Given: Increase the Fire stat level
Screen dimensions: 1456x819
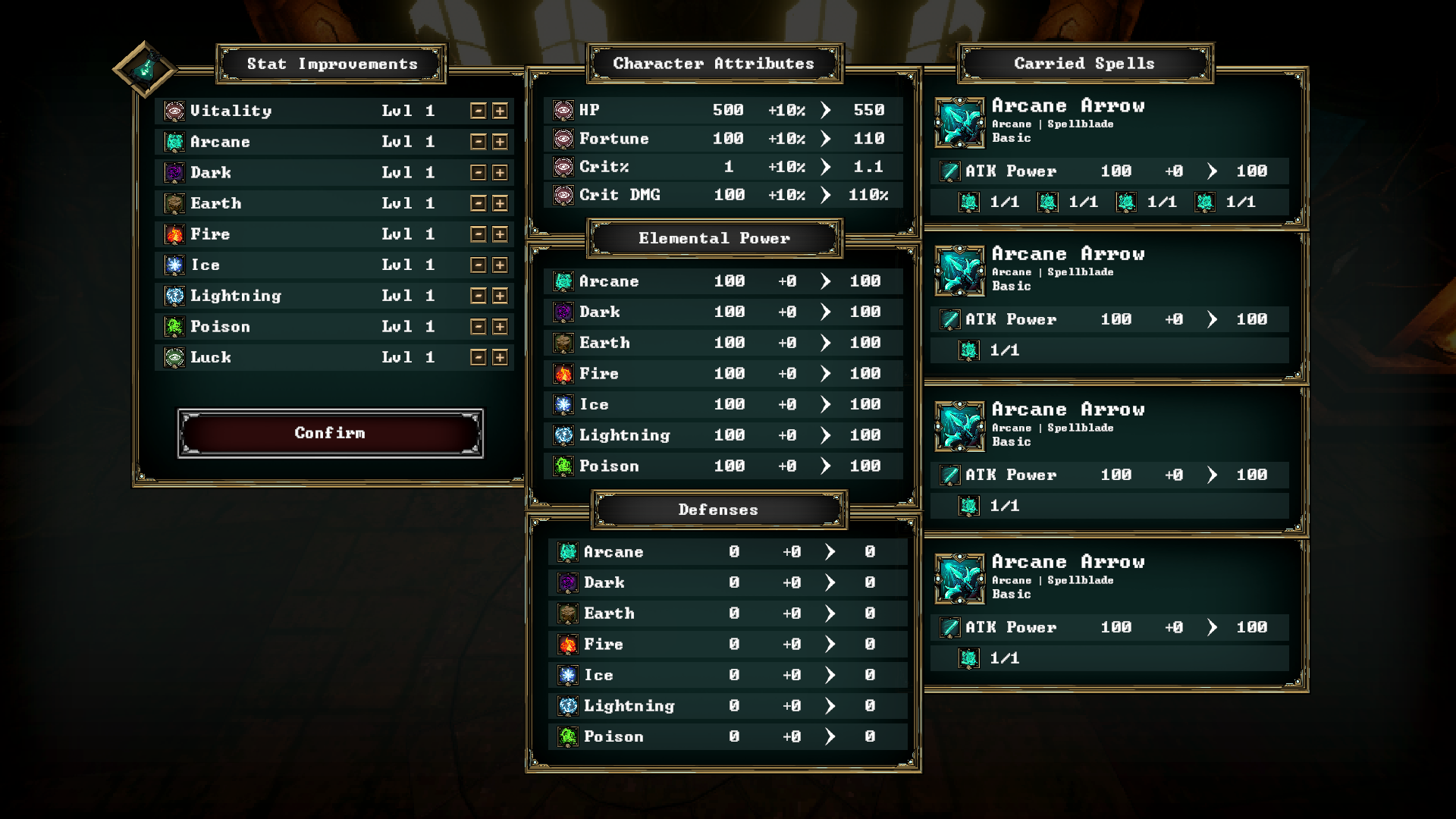Looking at the screenshot, I should tap(500, 234).
